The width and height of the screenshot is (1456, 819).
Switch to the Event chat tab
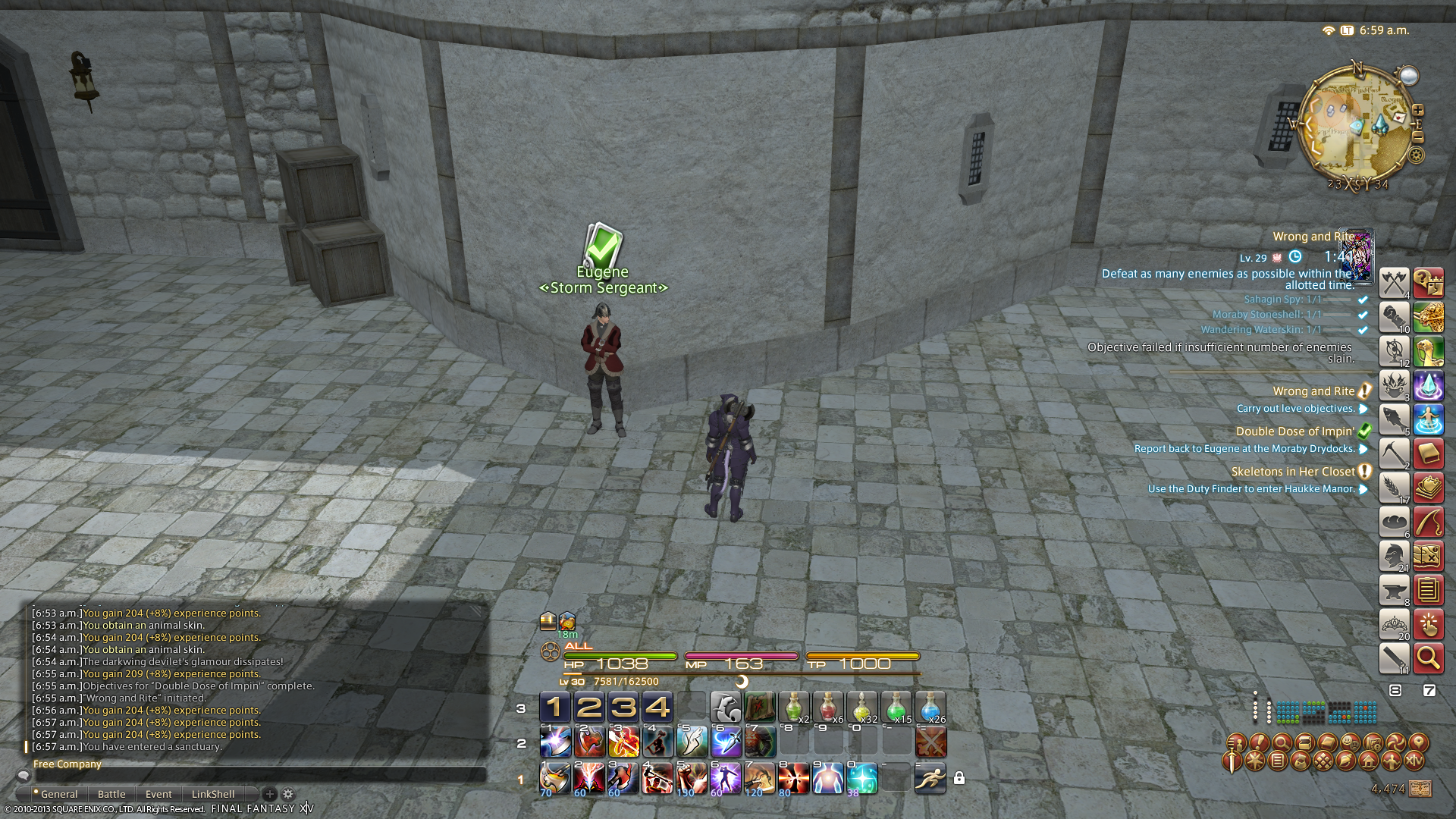pos(158,794)
